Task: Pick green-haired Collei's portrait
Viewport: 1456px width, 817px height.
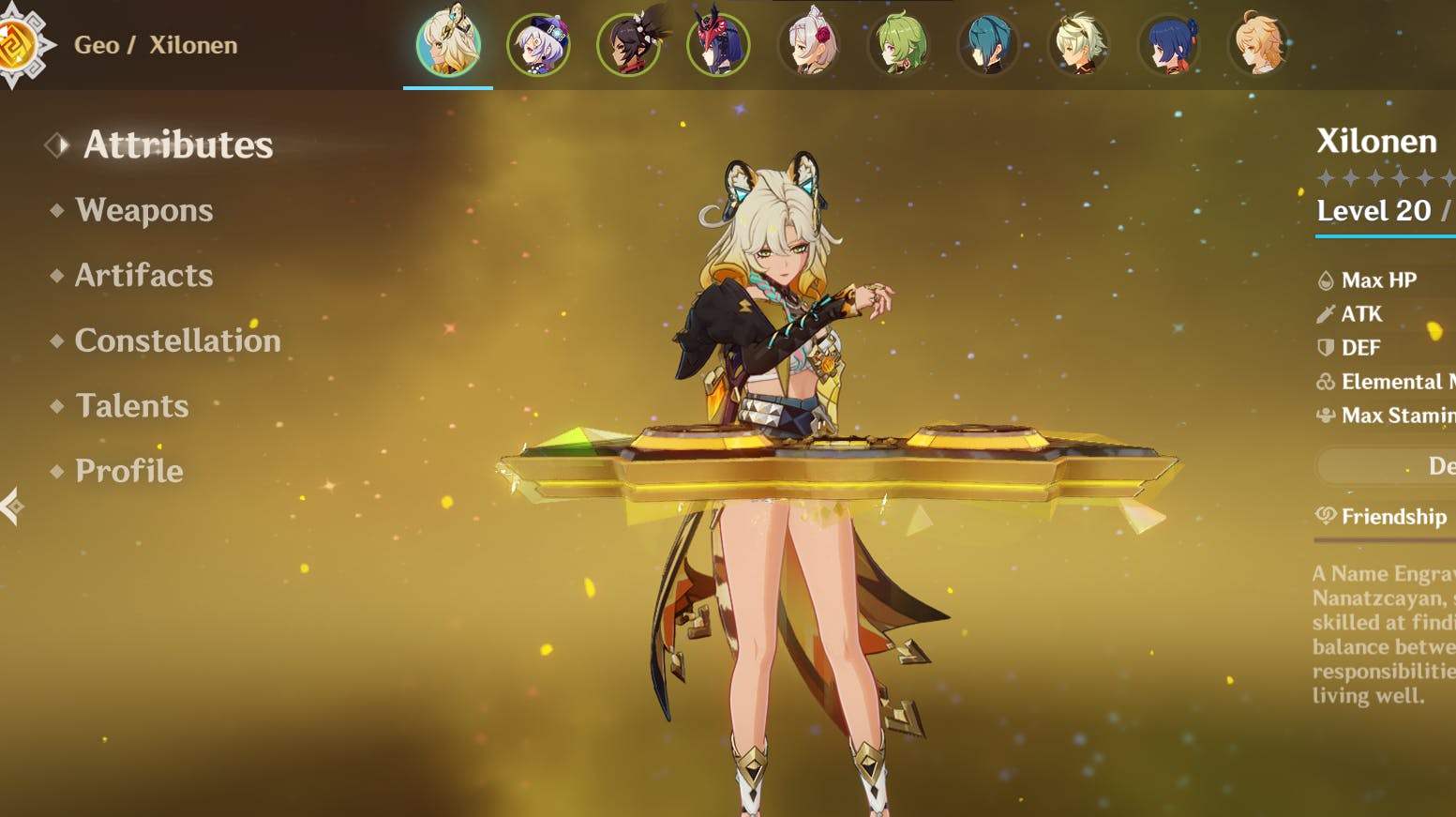Action: tap(898, 44)
